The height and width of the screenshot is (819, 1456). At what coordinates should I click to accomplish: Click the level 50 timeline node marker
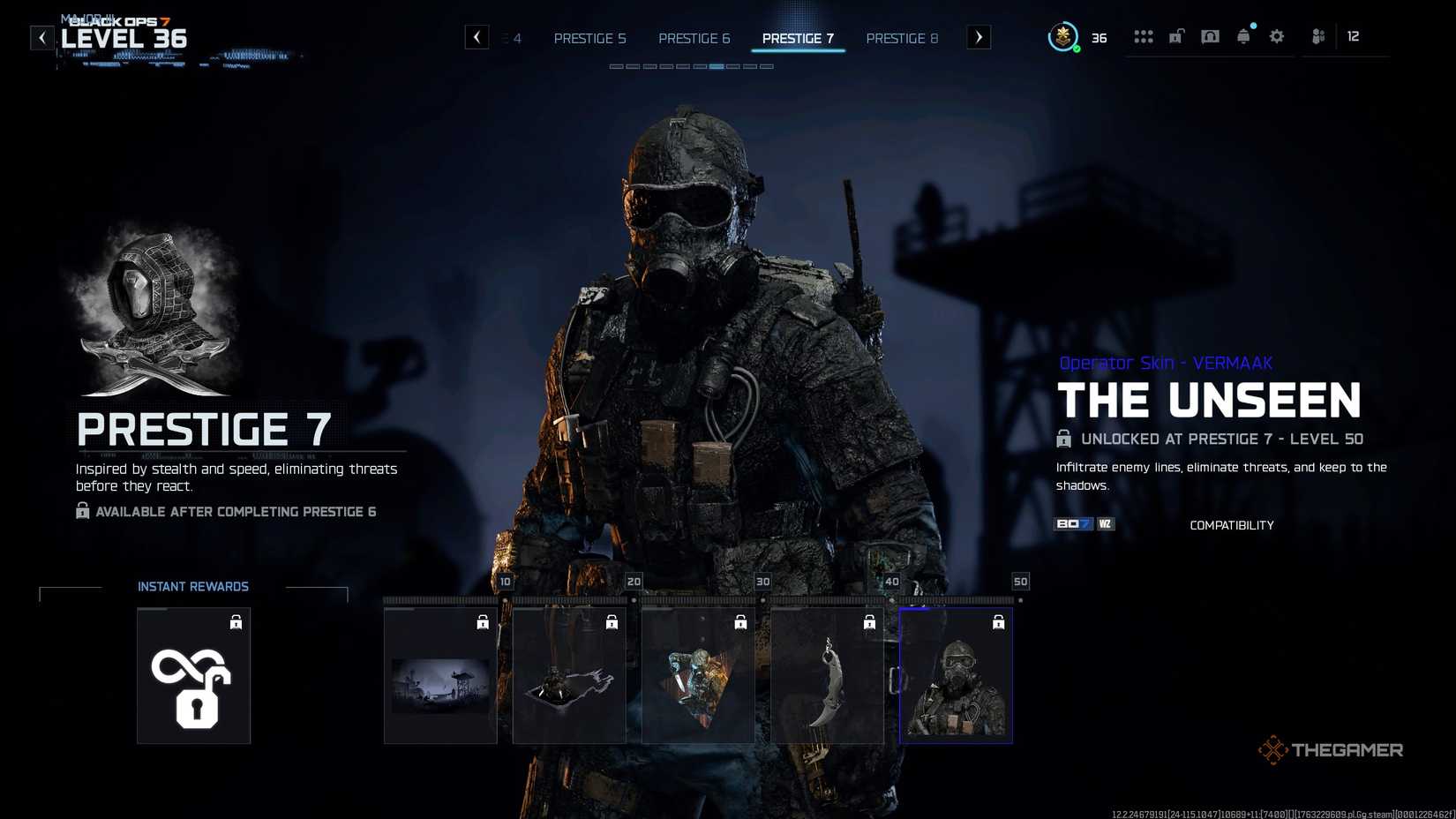[1020, 582]
